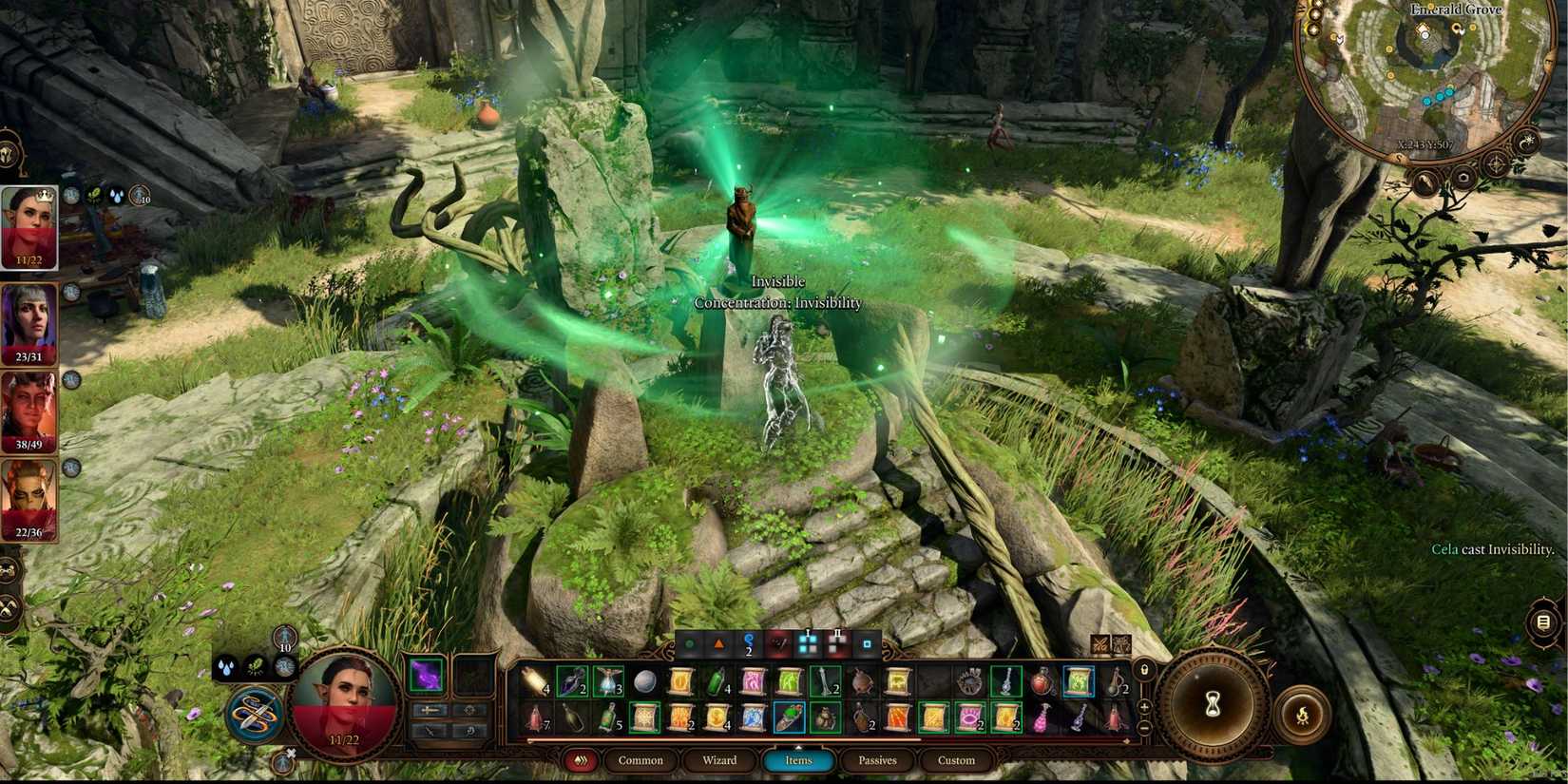1568x784 pixels.
Task: Click the compass icon below the minimap
Action: click(1497, 163)
